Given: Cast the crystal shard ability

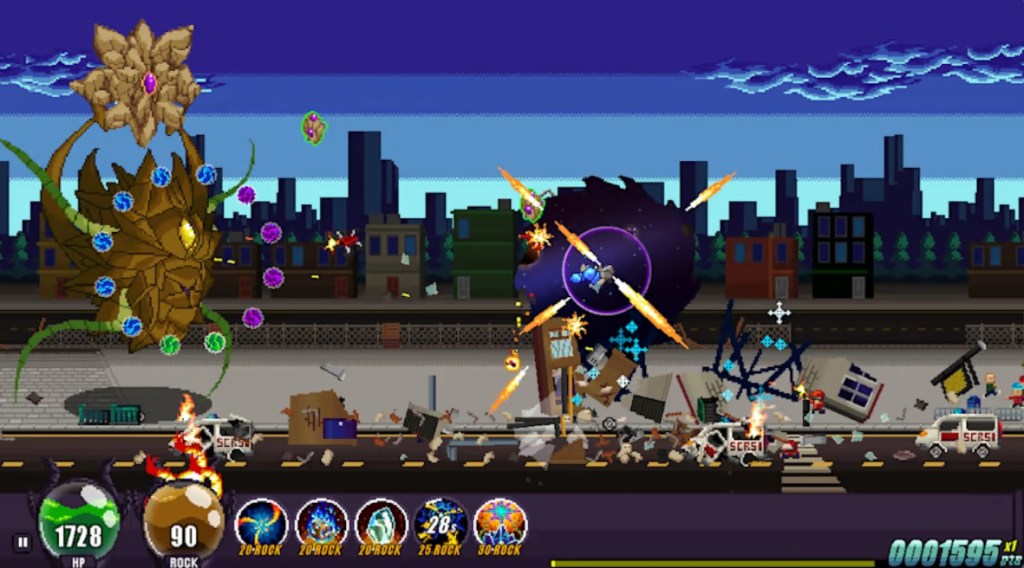Looking at the screenshot, I should click(381, 523).
